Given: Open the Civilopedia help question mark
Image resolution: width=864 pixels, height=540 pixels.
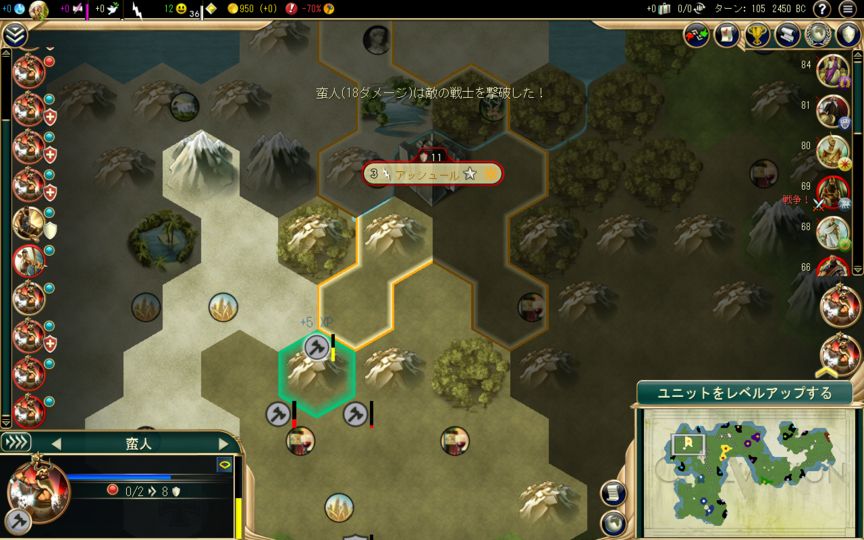Looking at the screenshot, I should pos(822,10).
